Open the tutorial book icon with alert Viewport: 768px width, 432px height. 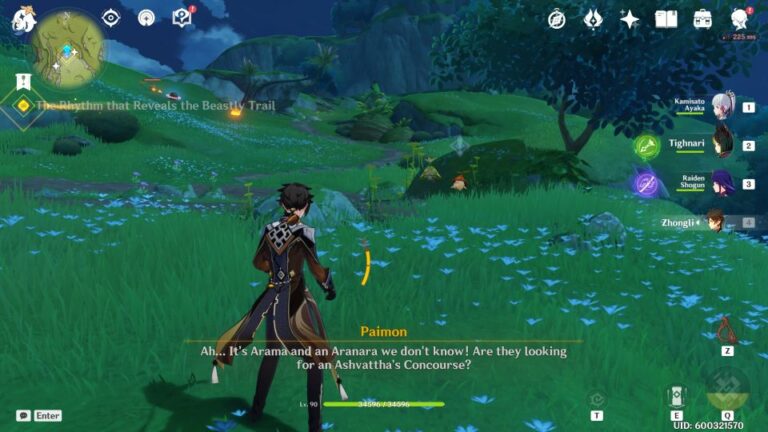pyautogui.click(x=181, y=18)
